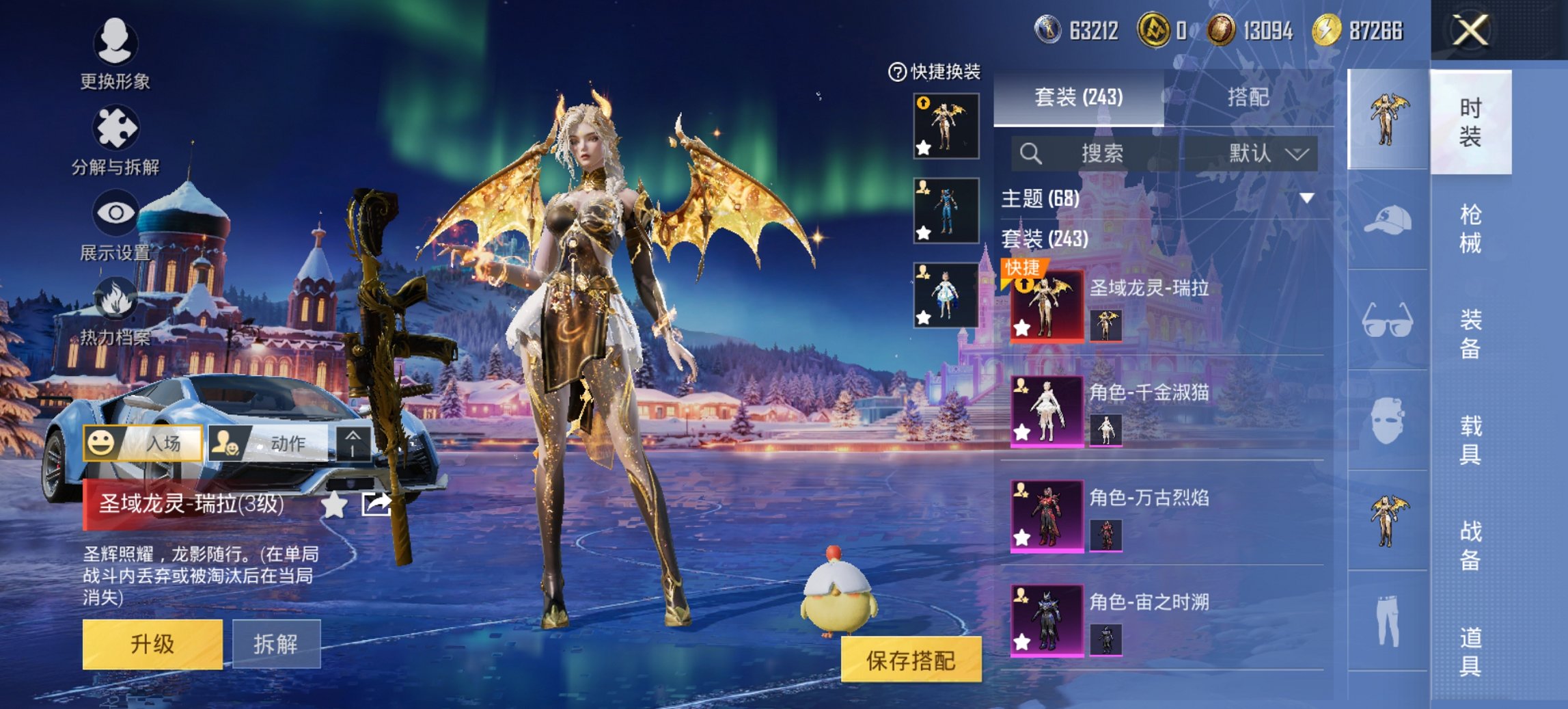
Task: Open the 载具 vehicles category
Action: click(1470, 440)
